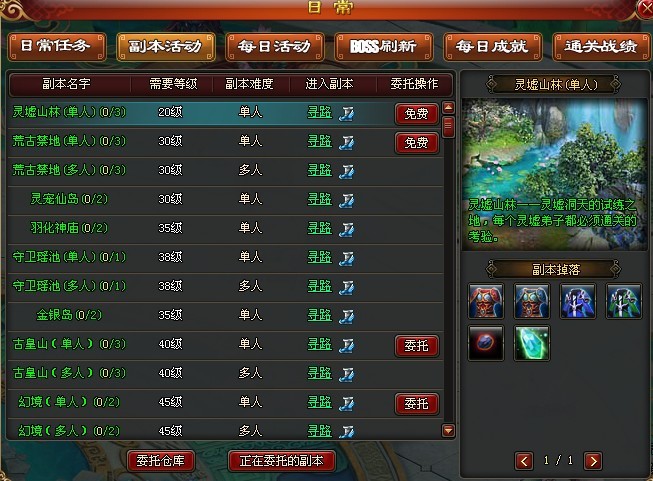This screenshot has width=653, height=481.
Task: View the 通关战绩 tab
Action: pyautogui.click(x=599, y=47)
